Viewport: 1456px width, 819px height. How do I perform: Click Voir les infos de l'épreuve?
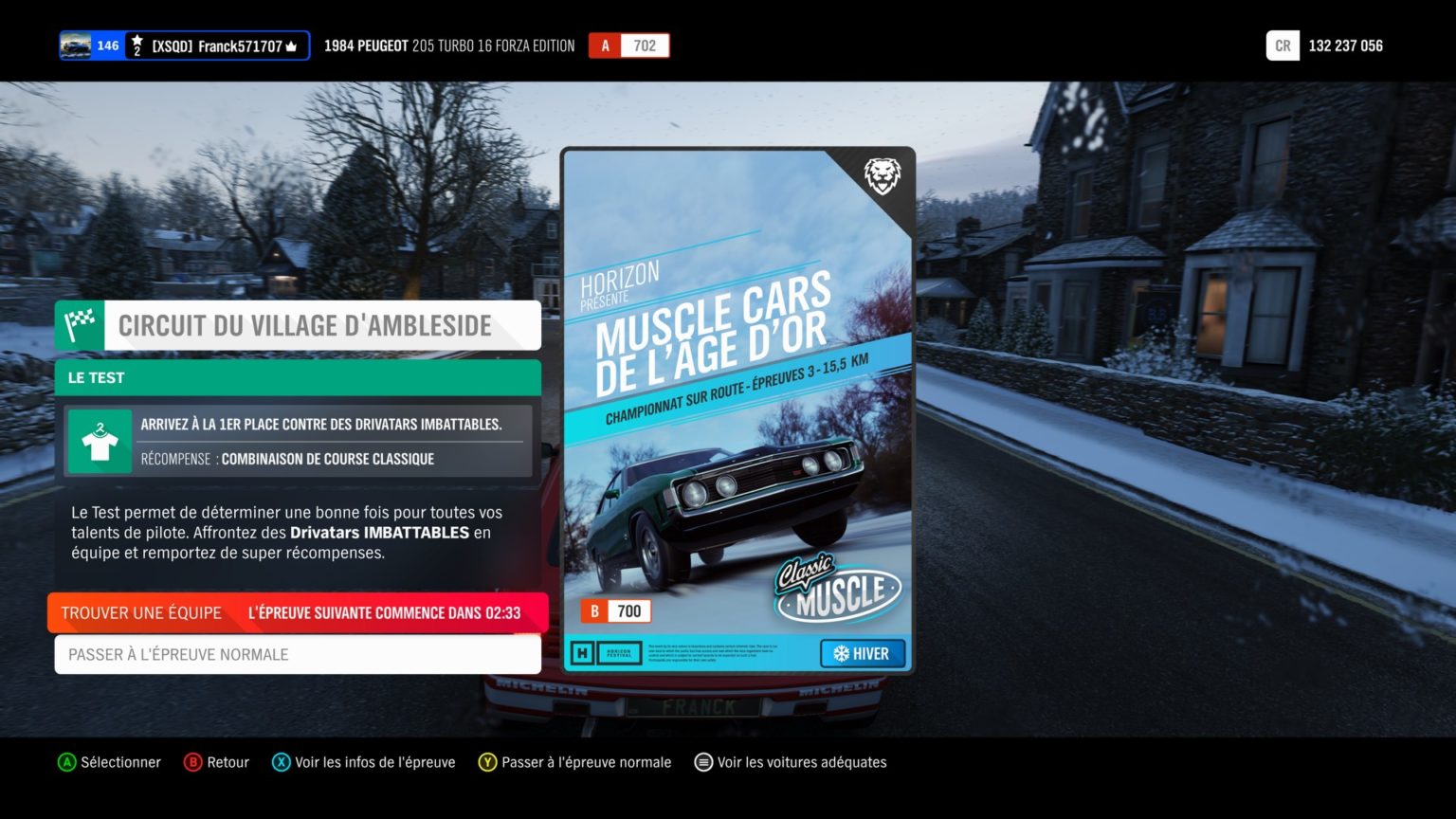pyautogui.click(x=374, y=762)
